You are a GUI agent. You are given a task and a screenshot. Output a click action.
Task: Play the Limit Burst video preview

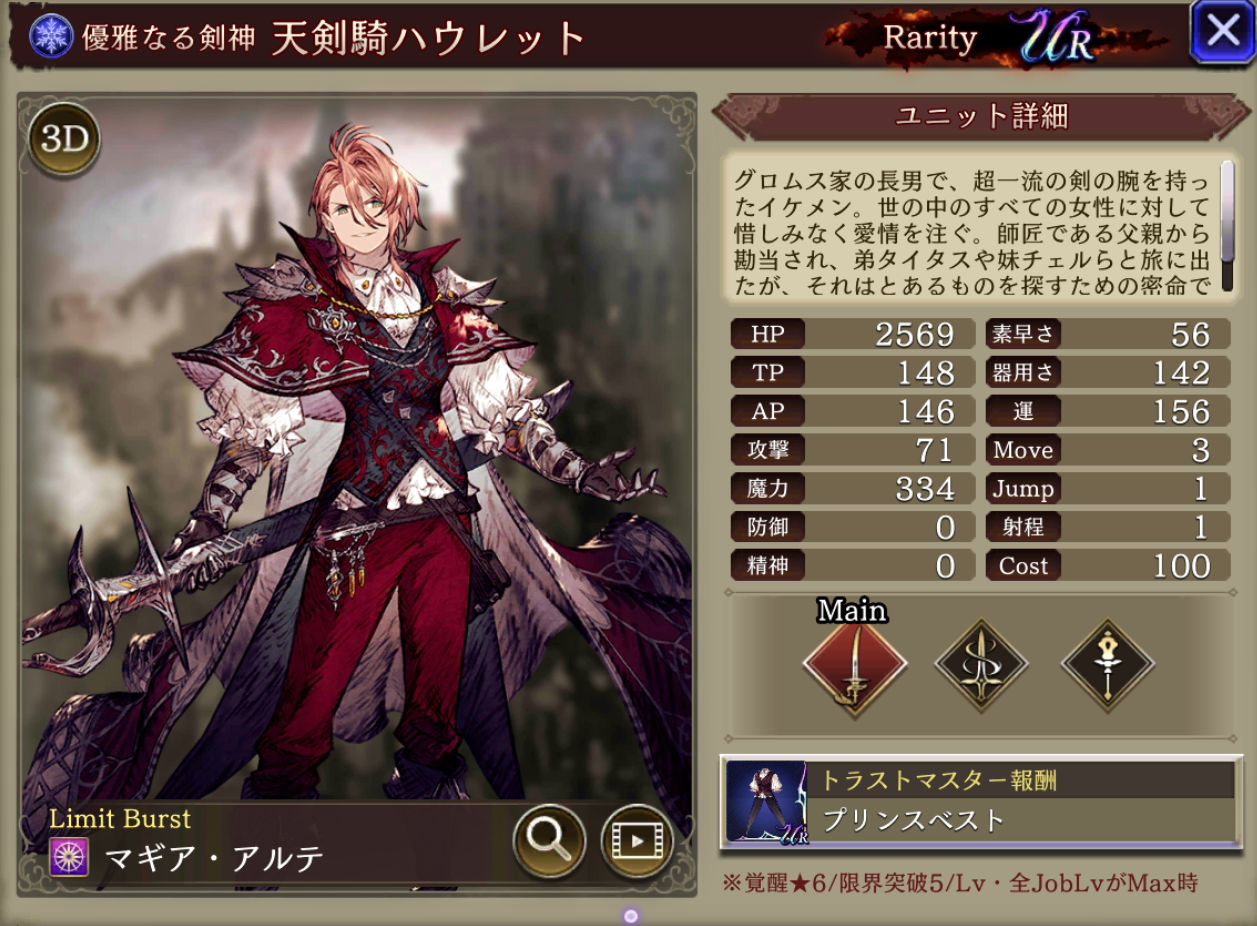[x=636, y=841]
